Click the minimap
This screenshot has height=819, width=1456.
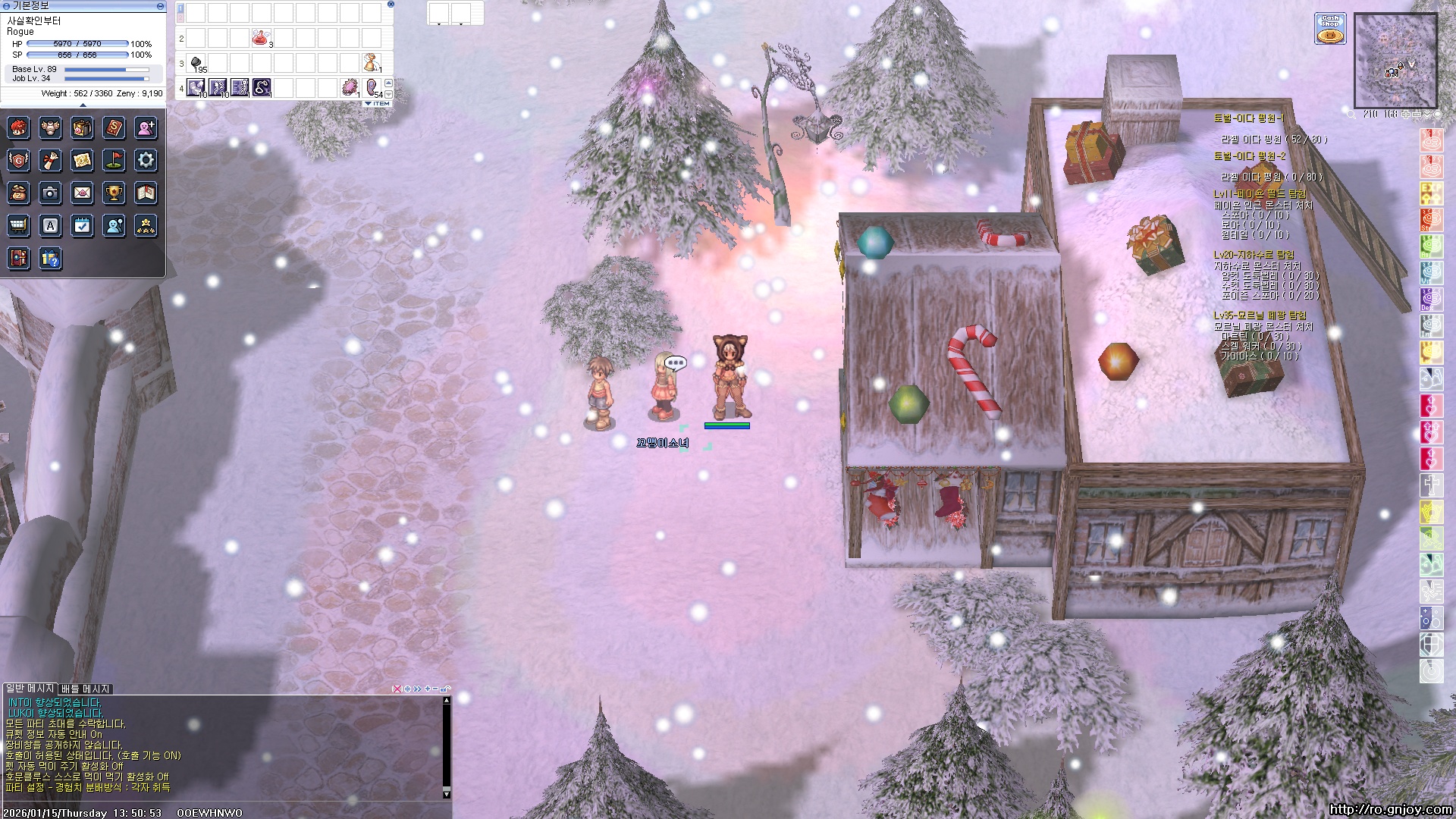(x=1395, y=61)
